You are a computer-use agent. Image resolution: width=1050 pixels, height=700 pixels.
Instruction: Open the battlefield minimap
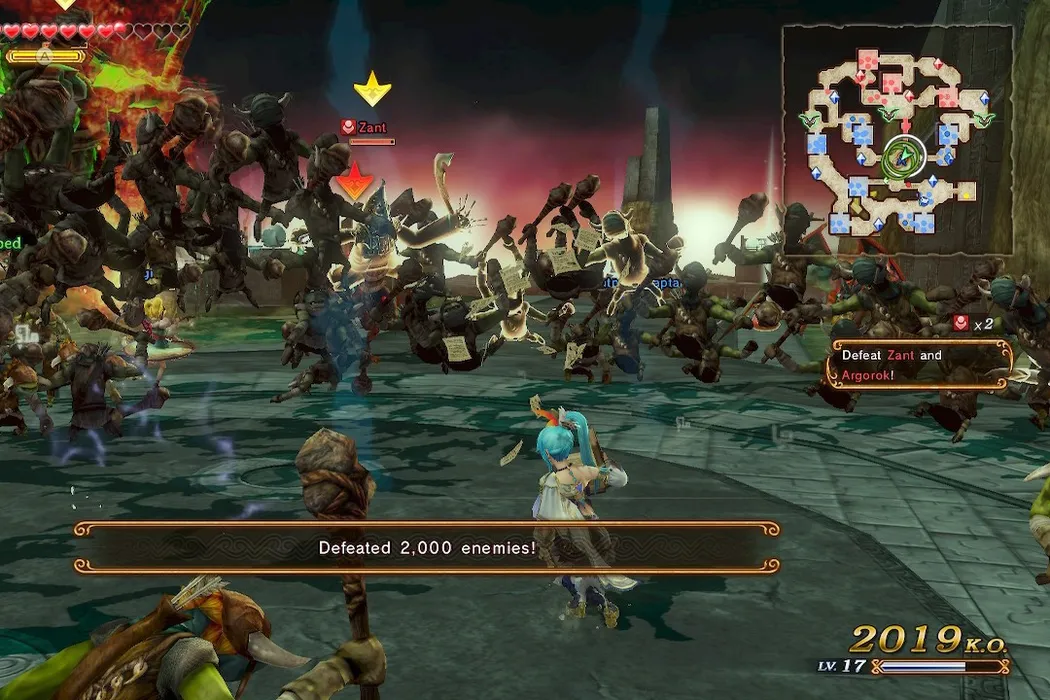[x=897, y=139]
